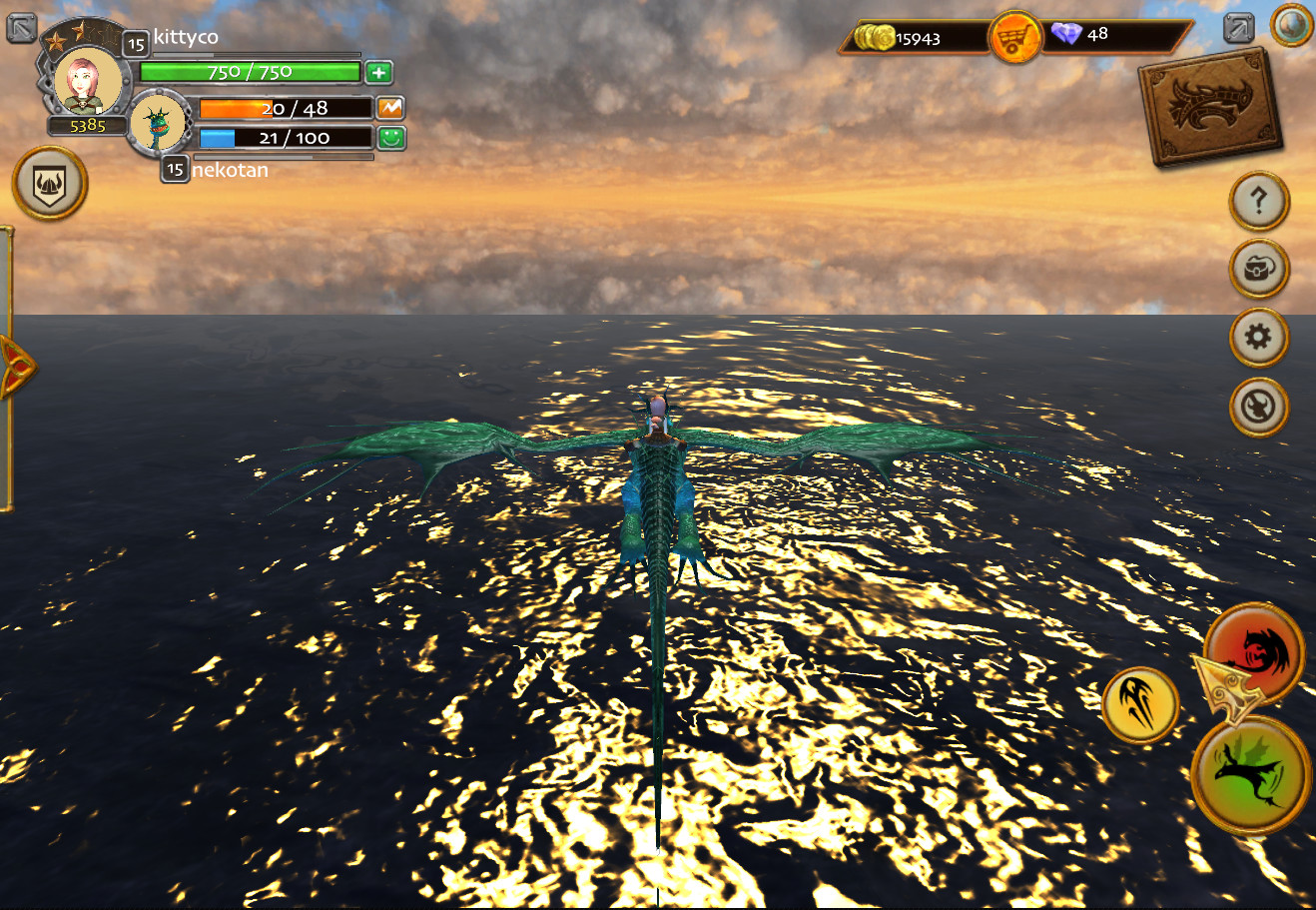Boost dragon energy via the orange meter button
Screen dimensions: 1316x910
click(x=389, y=108)
